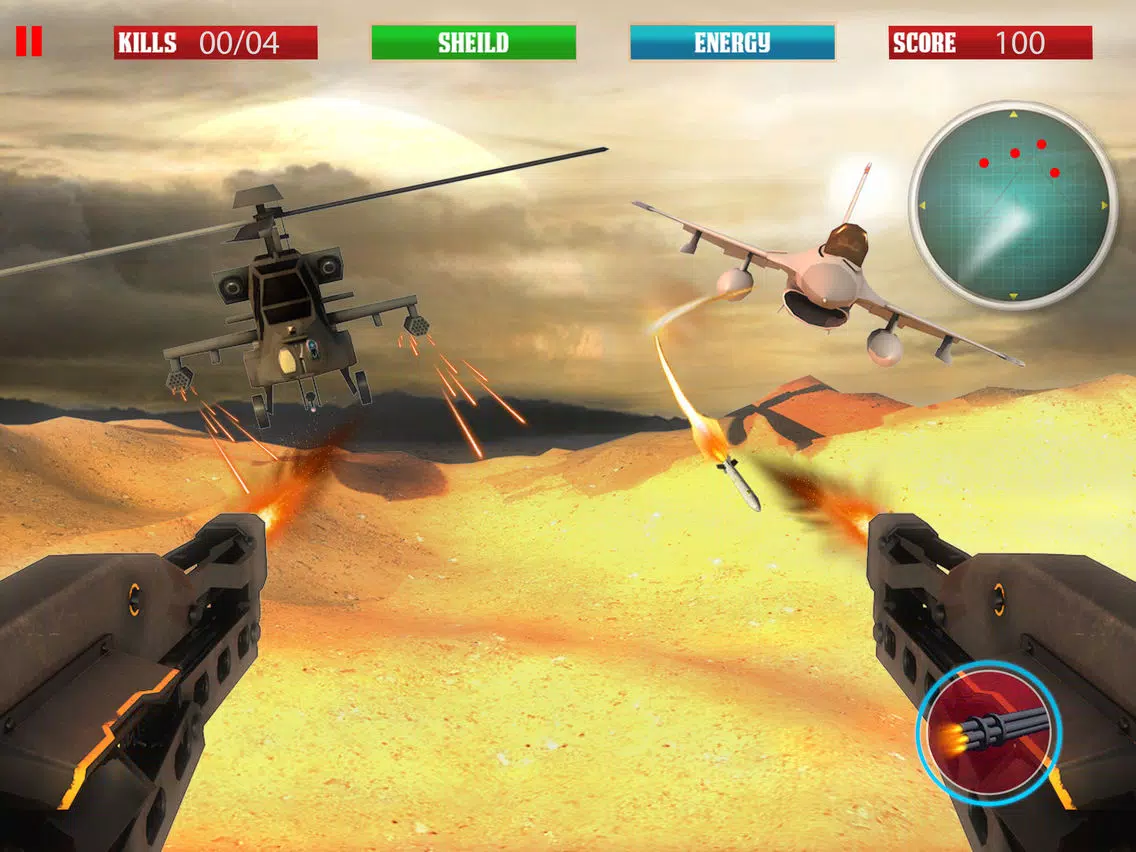The image size is (1136, 852).
Task: Pause the game with the red pause icon
Action: pos(29,42)
